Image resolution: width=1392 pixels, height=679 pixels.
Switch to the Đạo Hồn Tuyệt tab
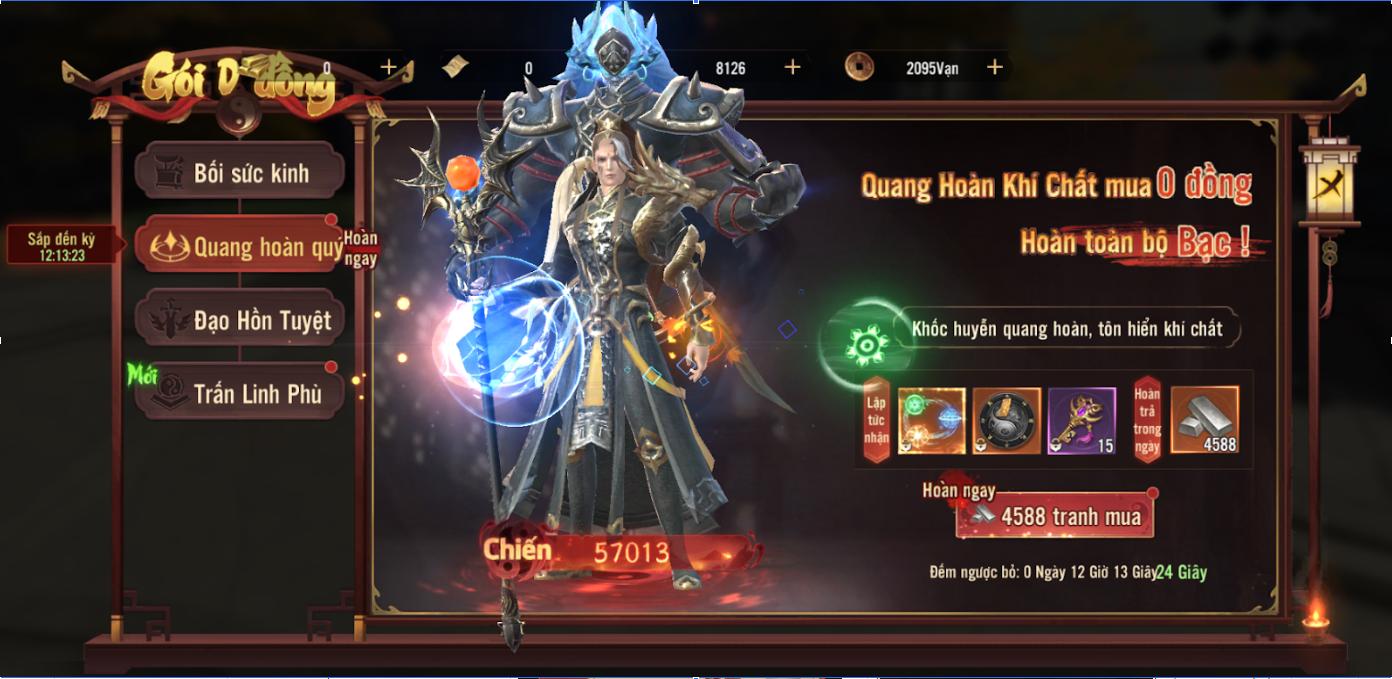click(x=240, y=320)
